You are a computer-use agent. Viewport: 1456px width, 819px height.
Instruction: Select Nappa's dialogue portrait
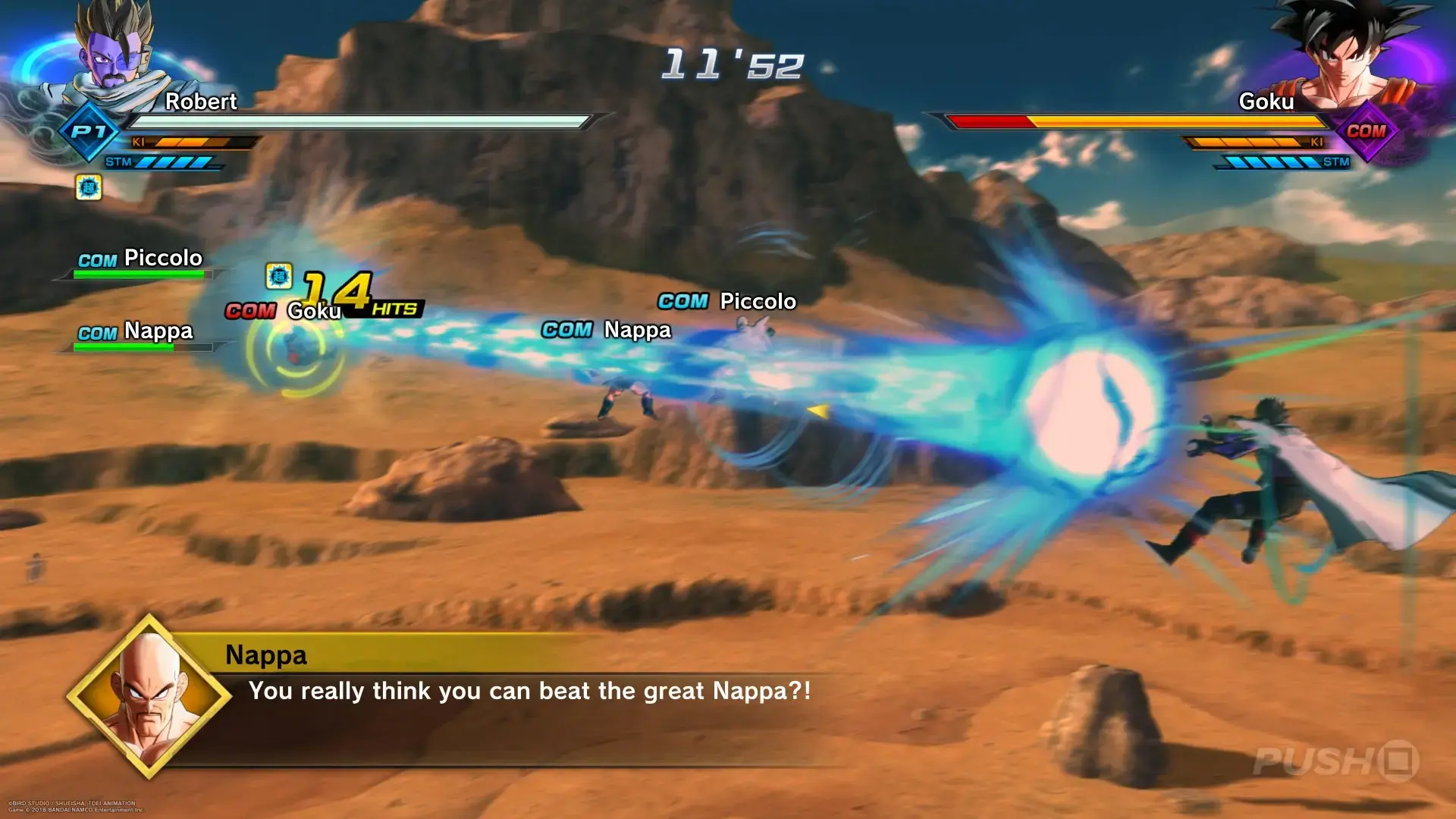click(x=149, y=698)
